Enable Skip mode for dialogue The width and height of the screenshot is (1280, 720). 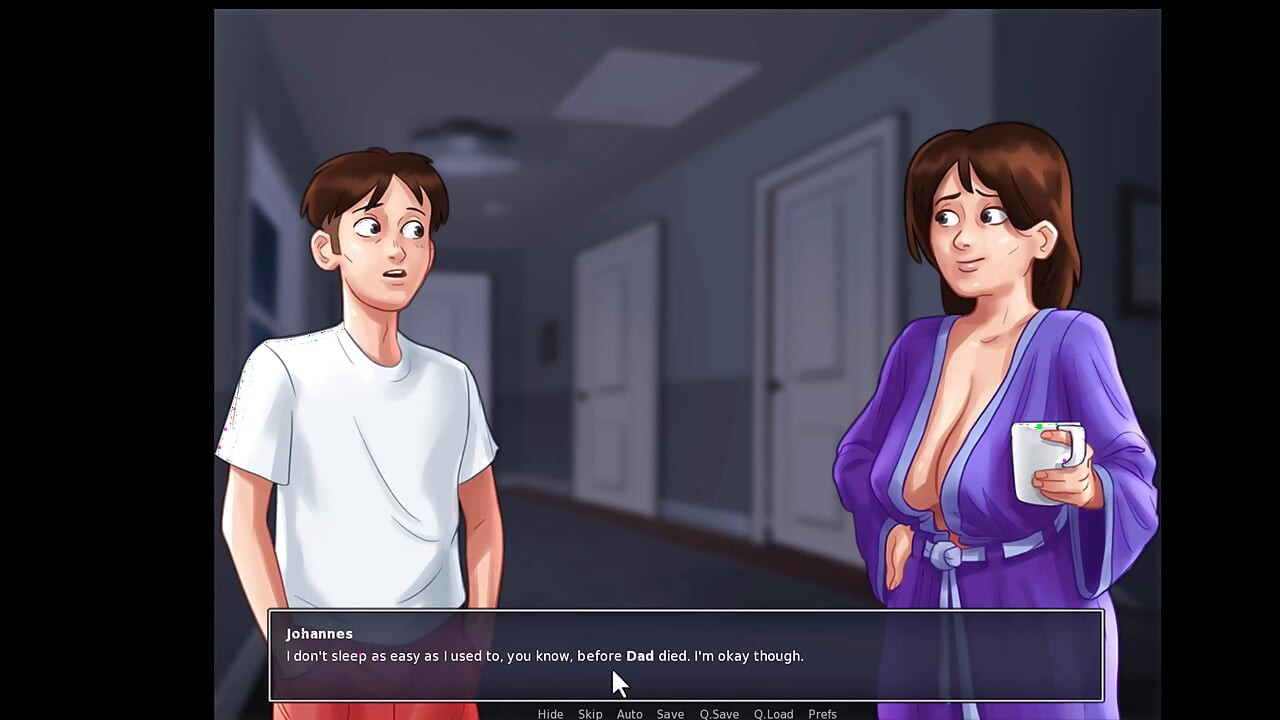[590, 713]
